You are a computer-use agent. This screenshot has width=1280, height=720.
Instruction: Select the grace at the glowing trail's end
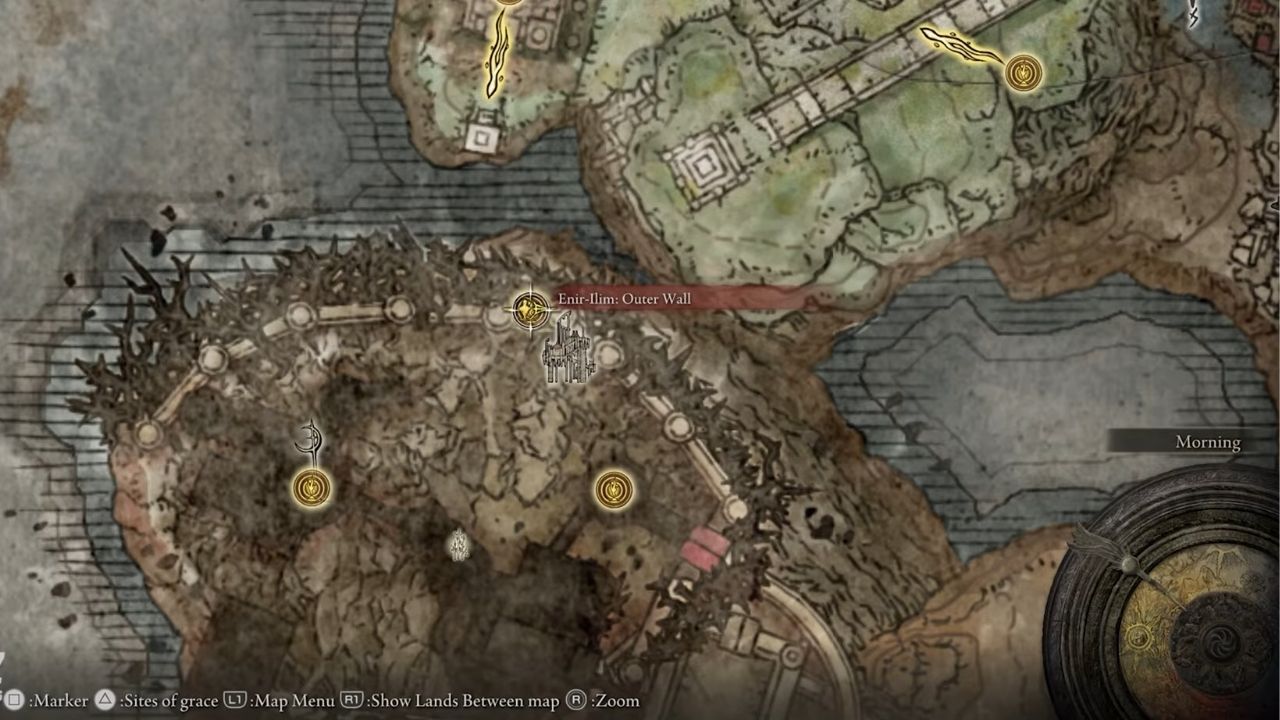click(1023, 72)
